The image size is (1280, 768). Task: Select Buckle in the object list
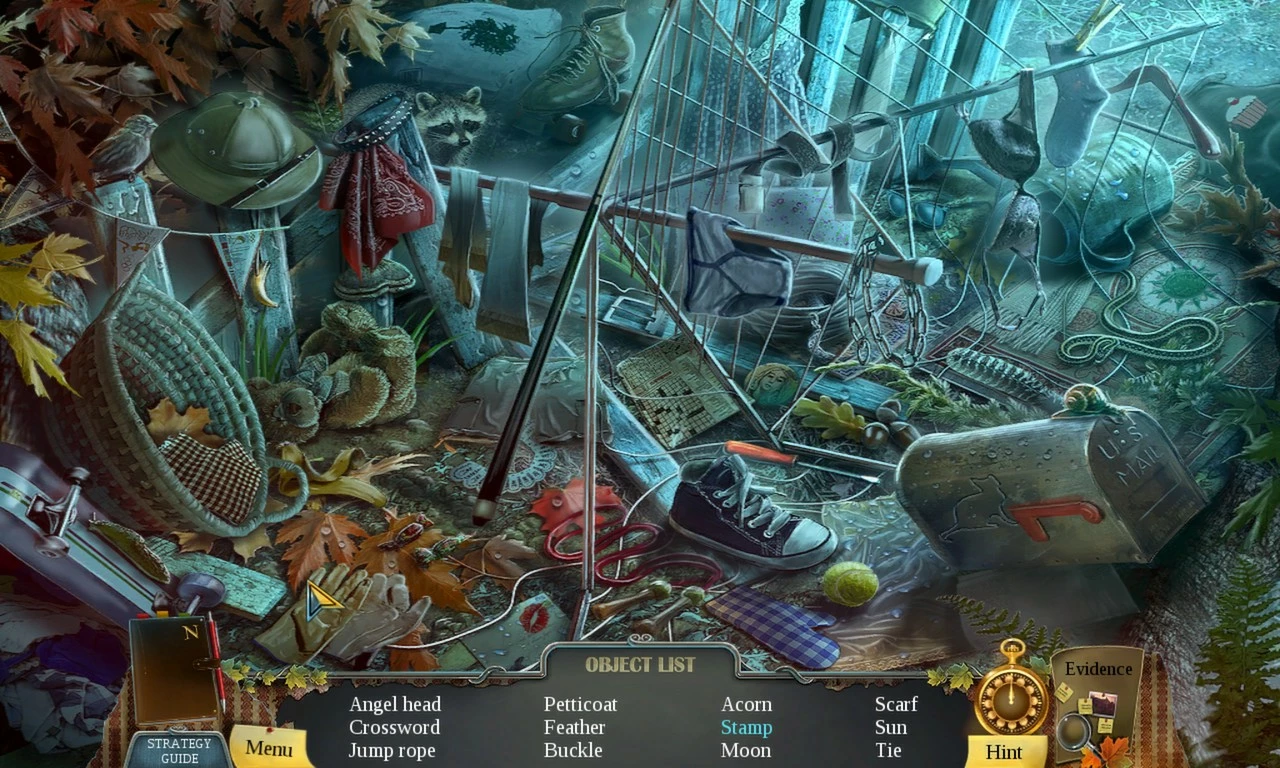pos(573,750)
